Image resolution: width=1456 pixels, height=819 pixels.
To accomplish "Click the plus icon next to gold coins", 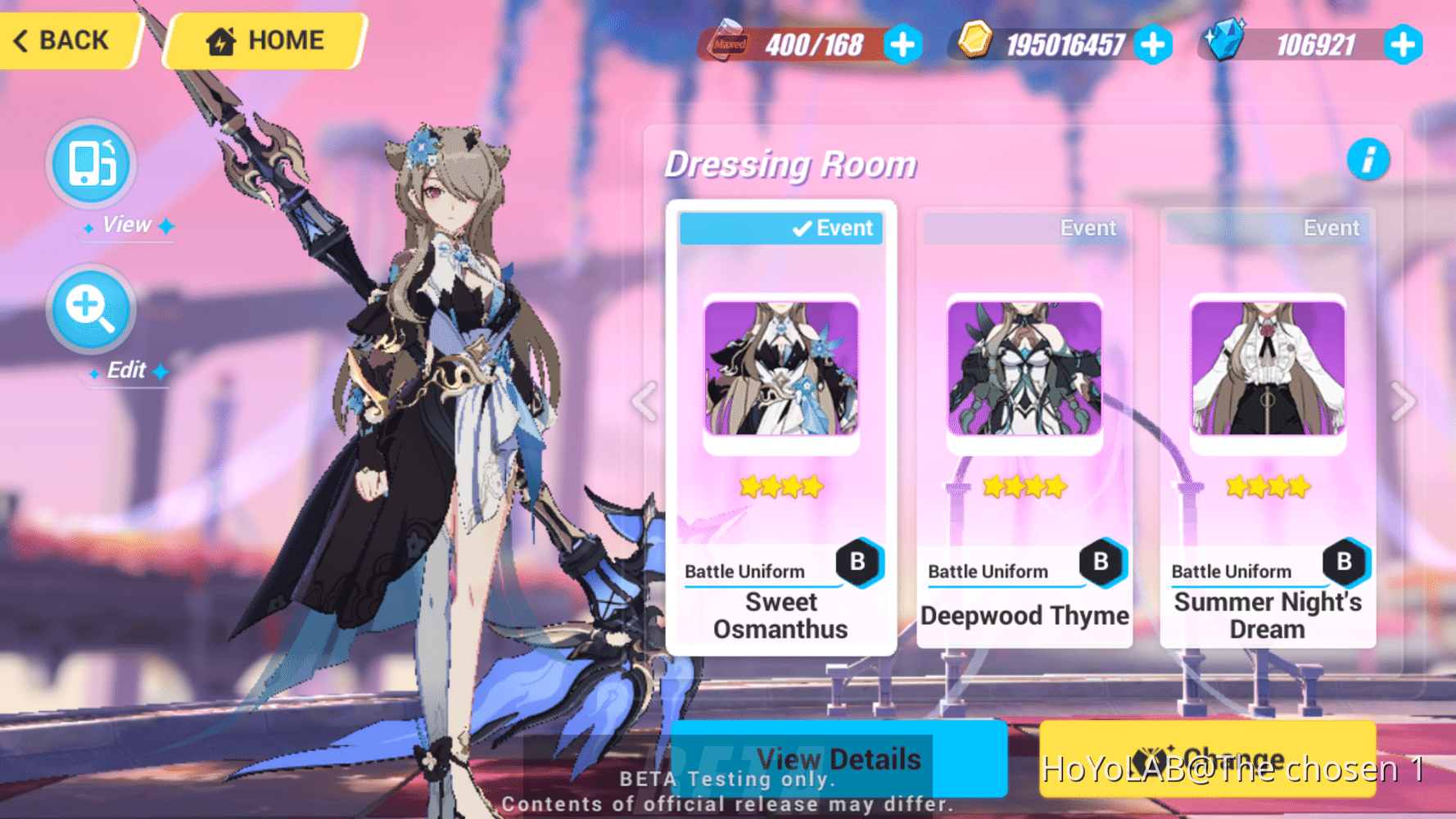I will point(1154,45).
